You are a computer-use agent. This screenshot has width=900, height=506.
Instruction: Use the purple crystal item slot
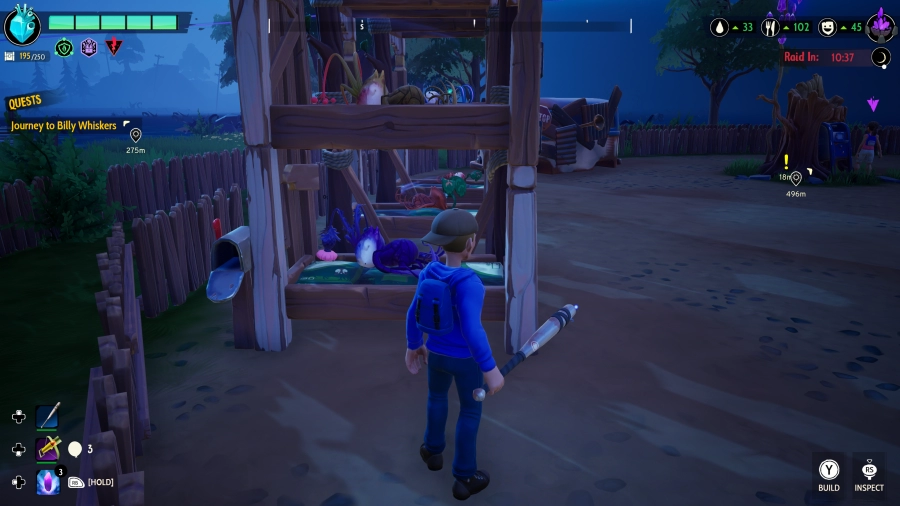tap(49, 482)
